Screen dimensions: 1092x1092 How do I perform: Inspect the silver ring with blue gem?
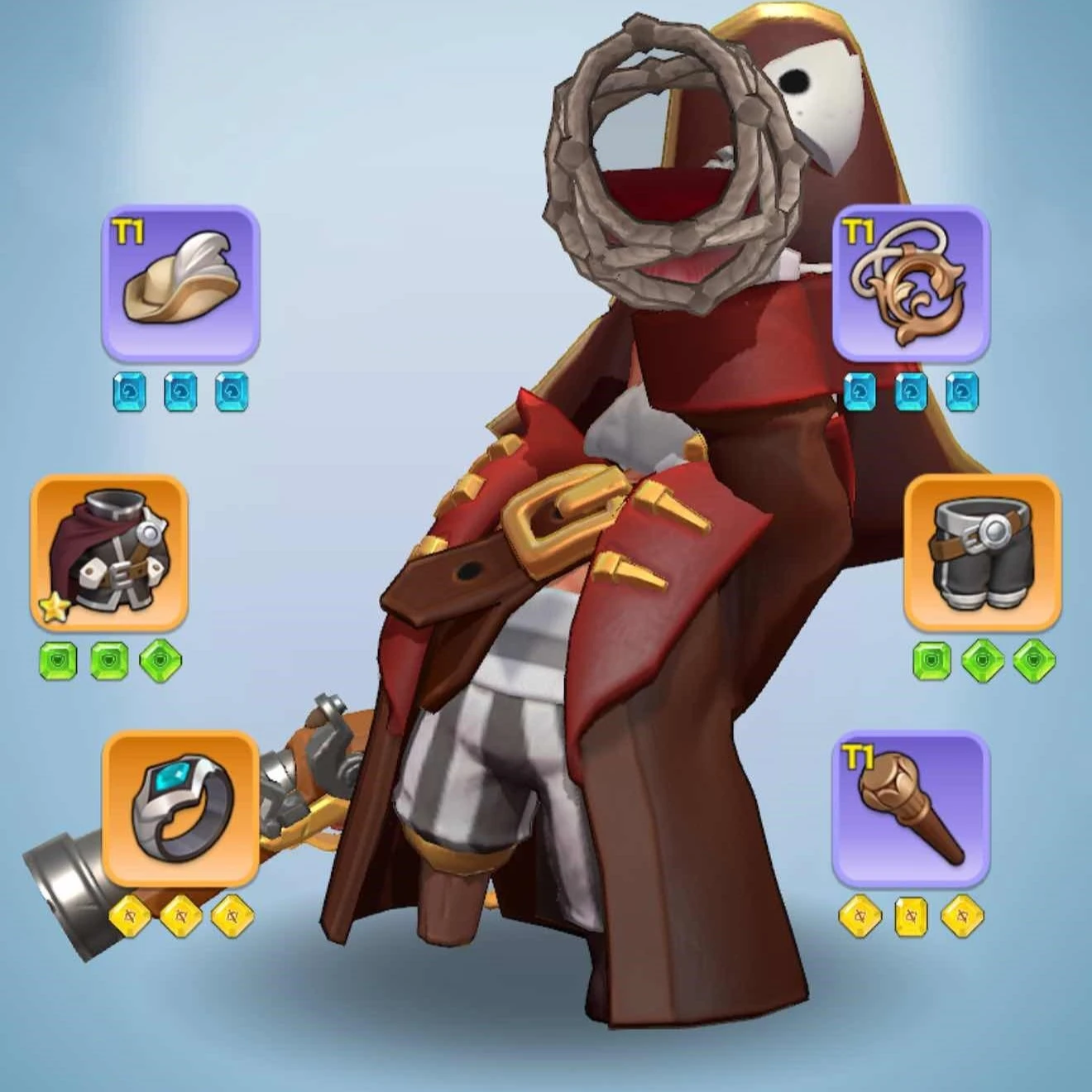[180, 808]
